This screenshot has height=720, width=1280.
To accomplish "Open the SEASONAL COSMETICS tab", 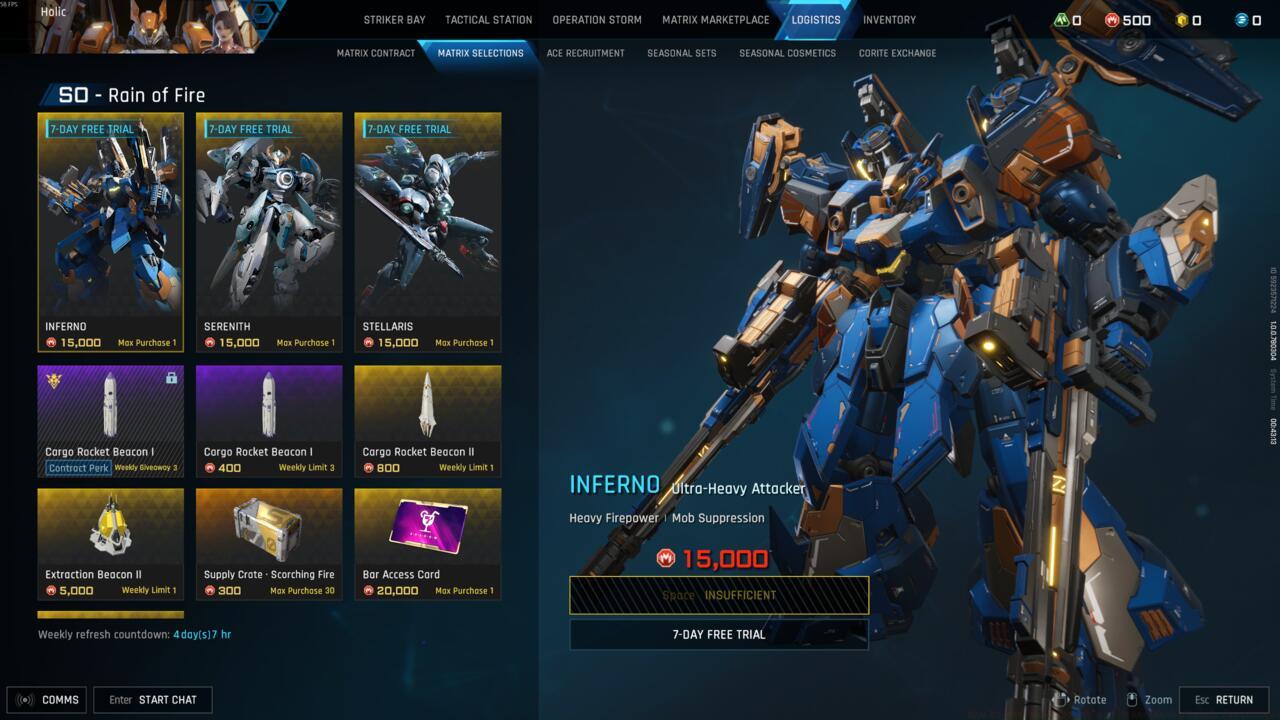I will [x=787, y=52].
